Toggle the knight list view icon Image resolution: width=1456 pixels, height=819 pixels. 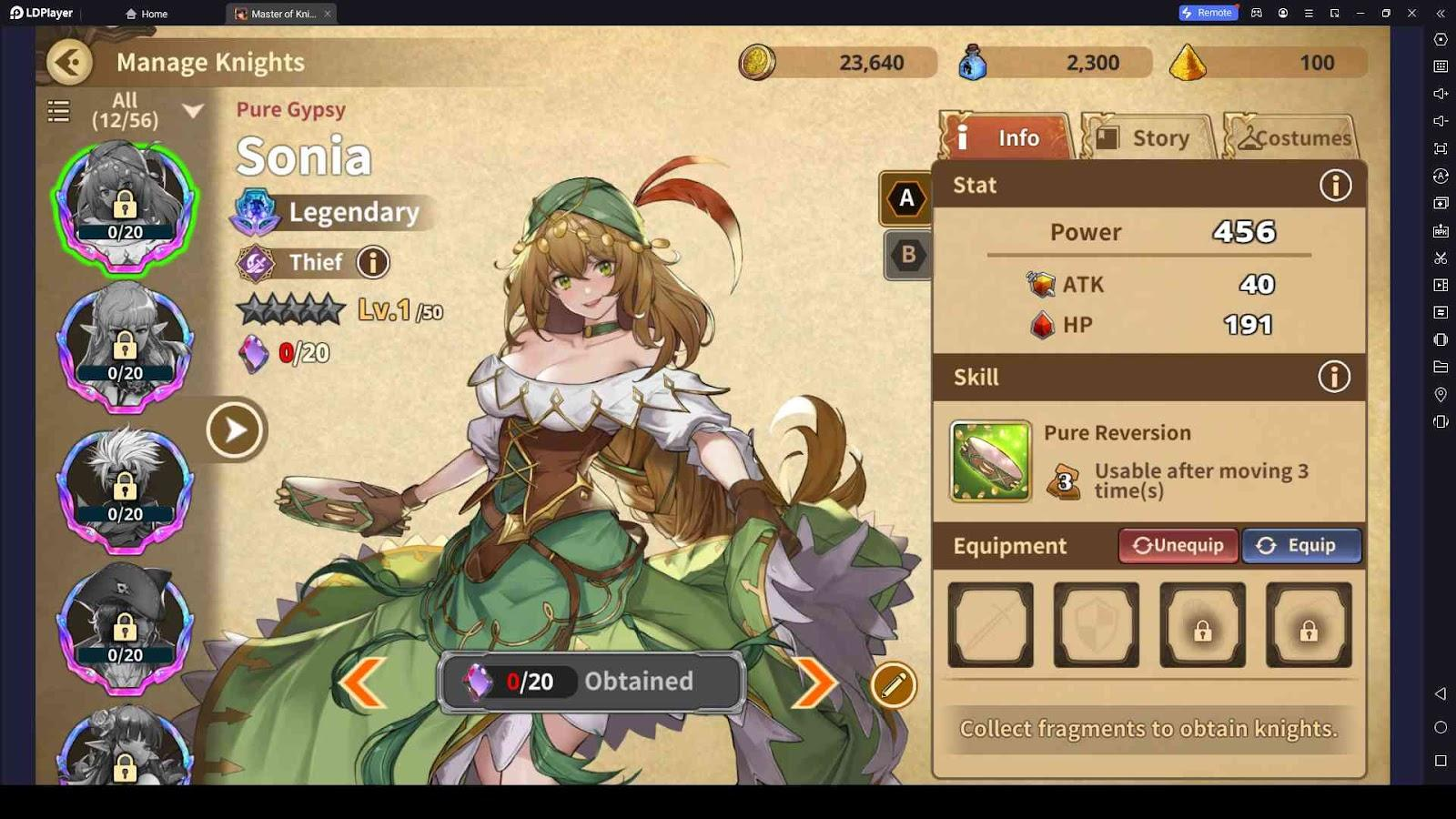[58, 111]
